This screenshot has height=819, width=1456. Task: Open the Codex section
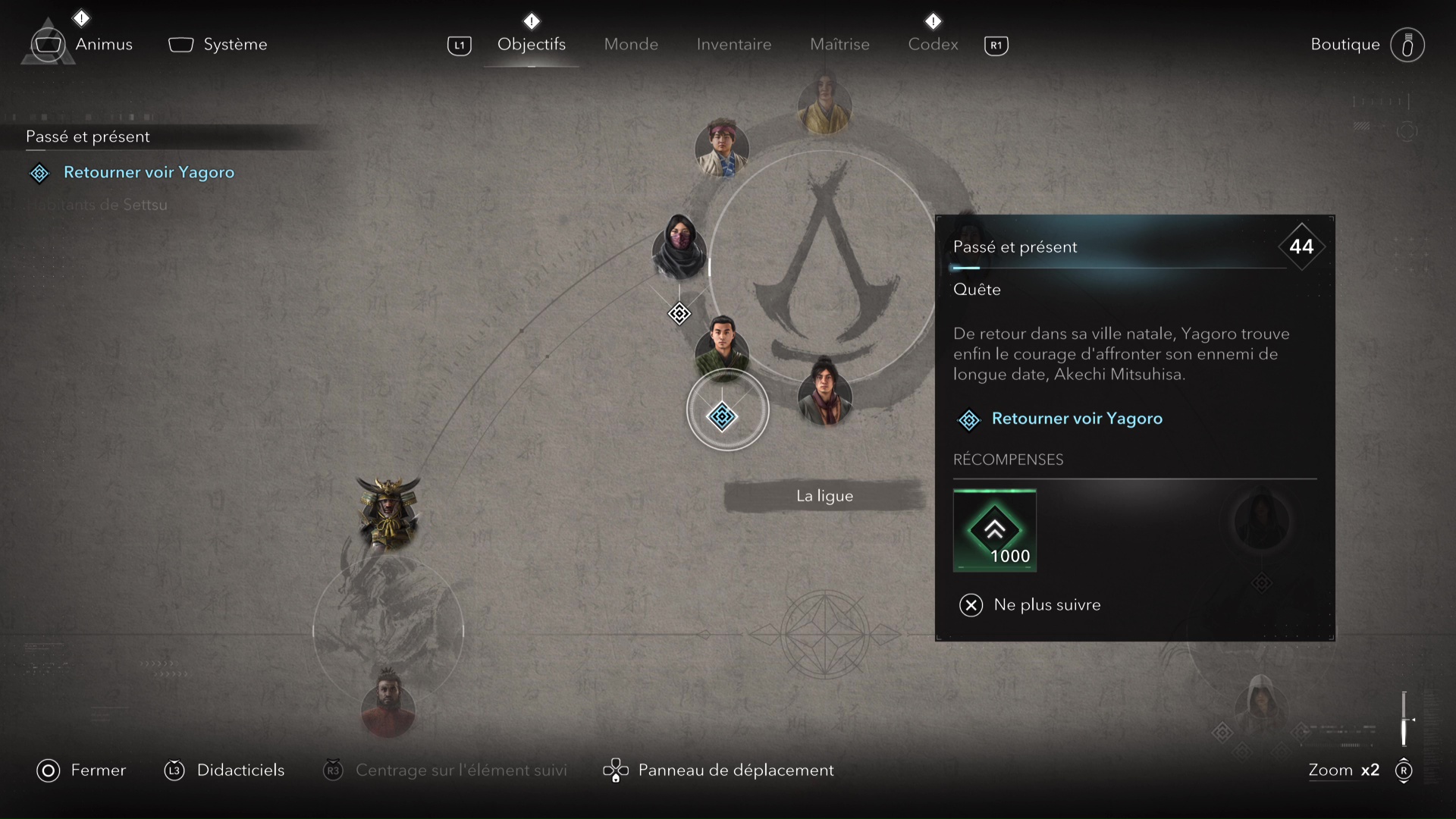pyautogui.click(x=932, y=44)
